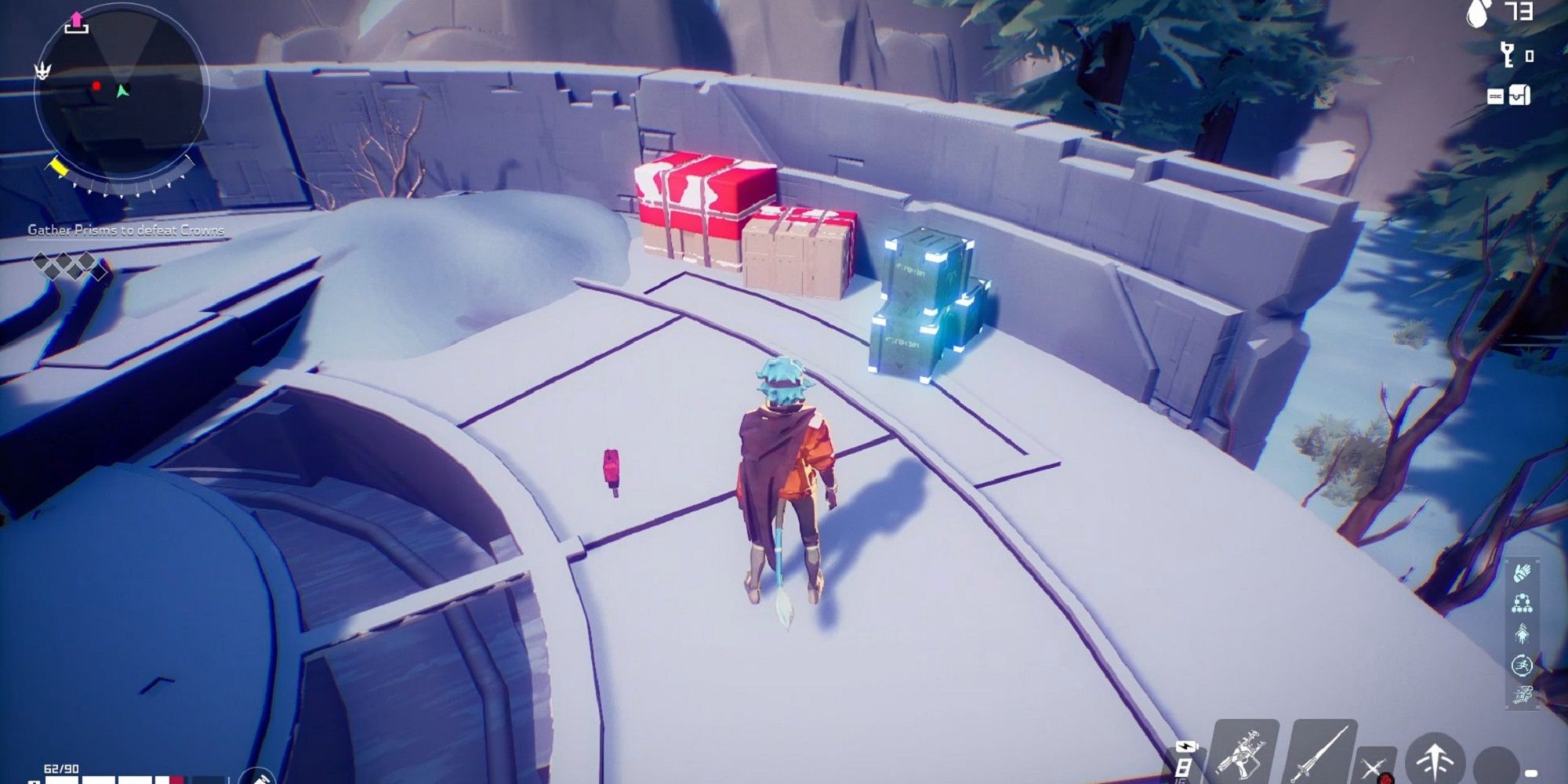Click the rising arrow ability icon on sidebar
The image size is (1568, 784).
(x=1522, y=633)
